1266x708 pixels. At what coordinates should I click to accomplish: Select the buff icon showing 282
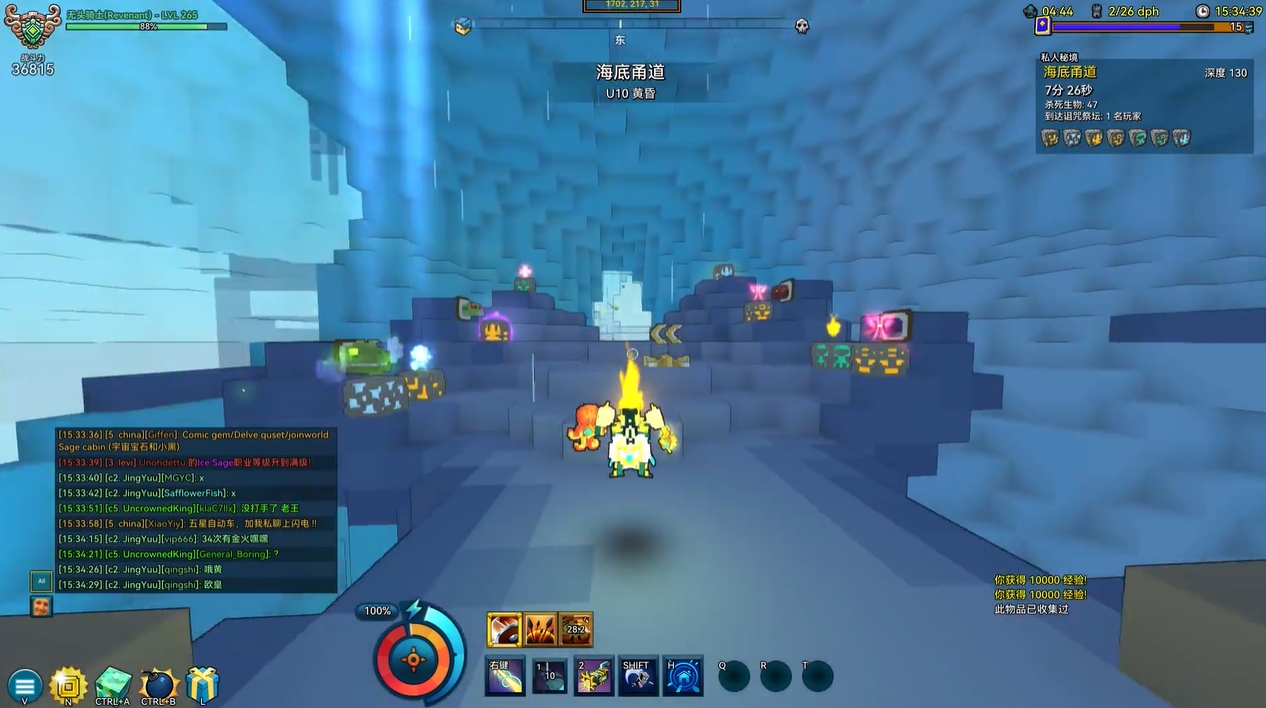pyautogui.click(x=576, y=629)
